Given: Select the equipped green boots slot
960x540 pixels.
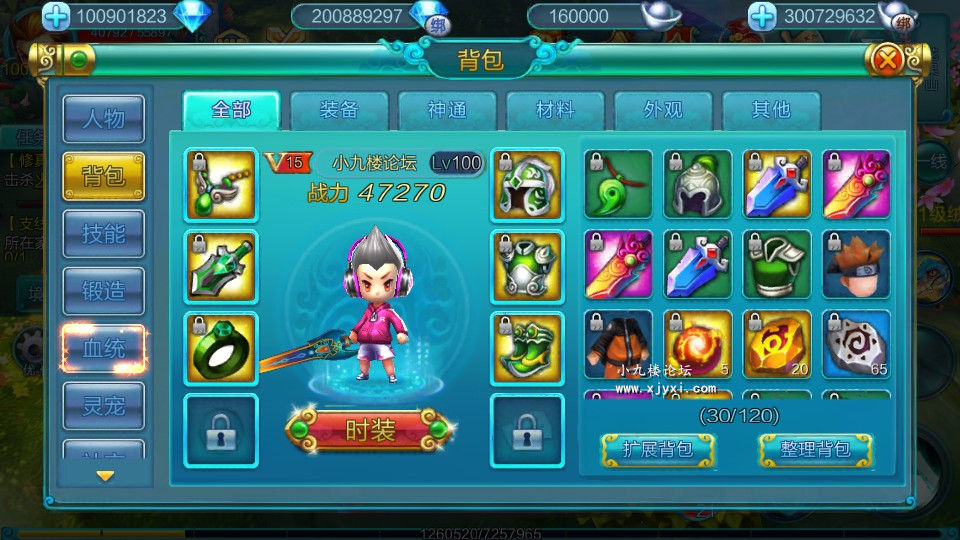Looking at the screenshot, I should pyautogui.click(x=526, y=347).
